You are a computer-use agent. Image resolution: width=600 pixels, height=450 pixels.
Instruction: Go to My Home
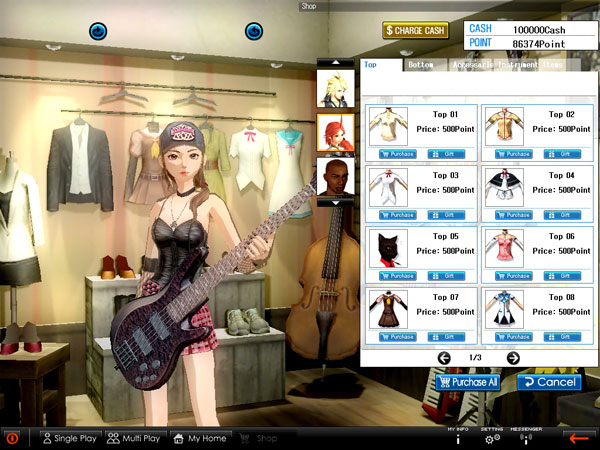click(201, 438)
